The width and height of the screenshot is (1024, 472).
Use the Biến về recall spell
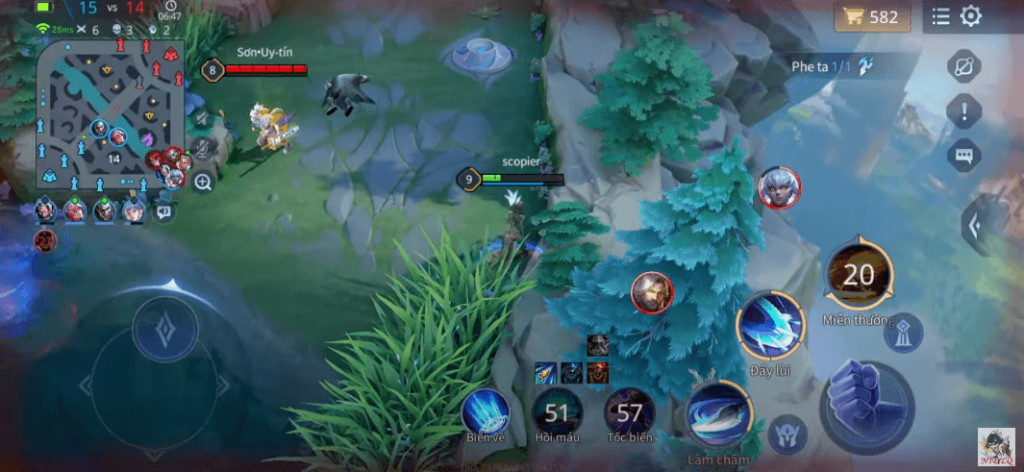pos(486,410)
